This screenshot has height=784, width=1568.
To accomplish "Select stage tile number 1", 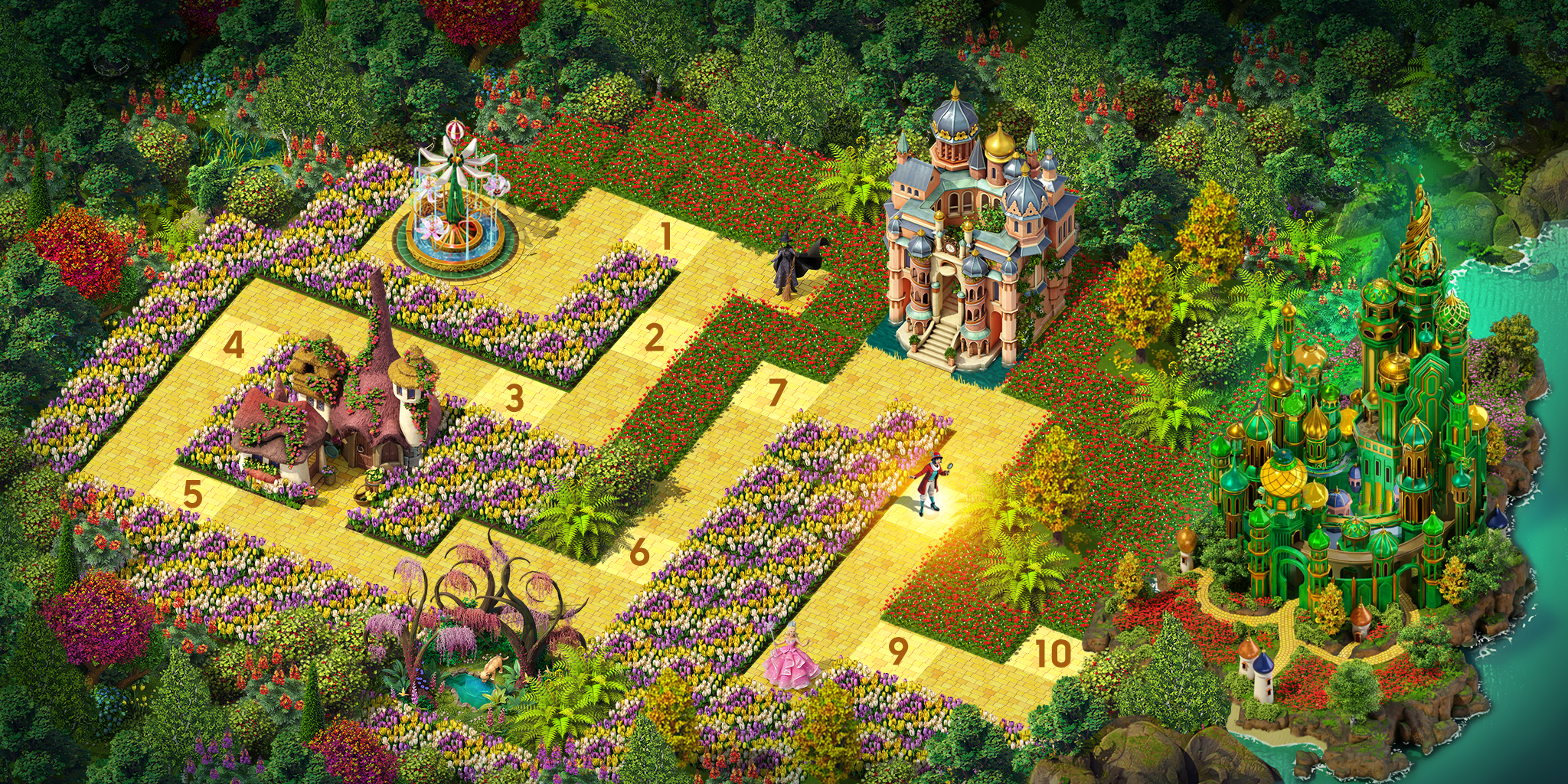I will pyautogui.click(x=666, y=237).
